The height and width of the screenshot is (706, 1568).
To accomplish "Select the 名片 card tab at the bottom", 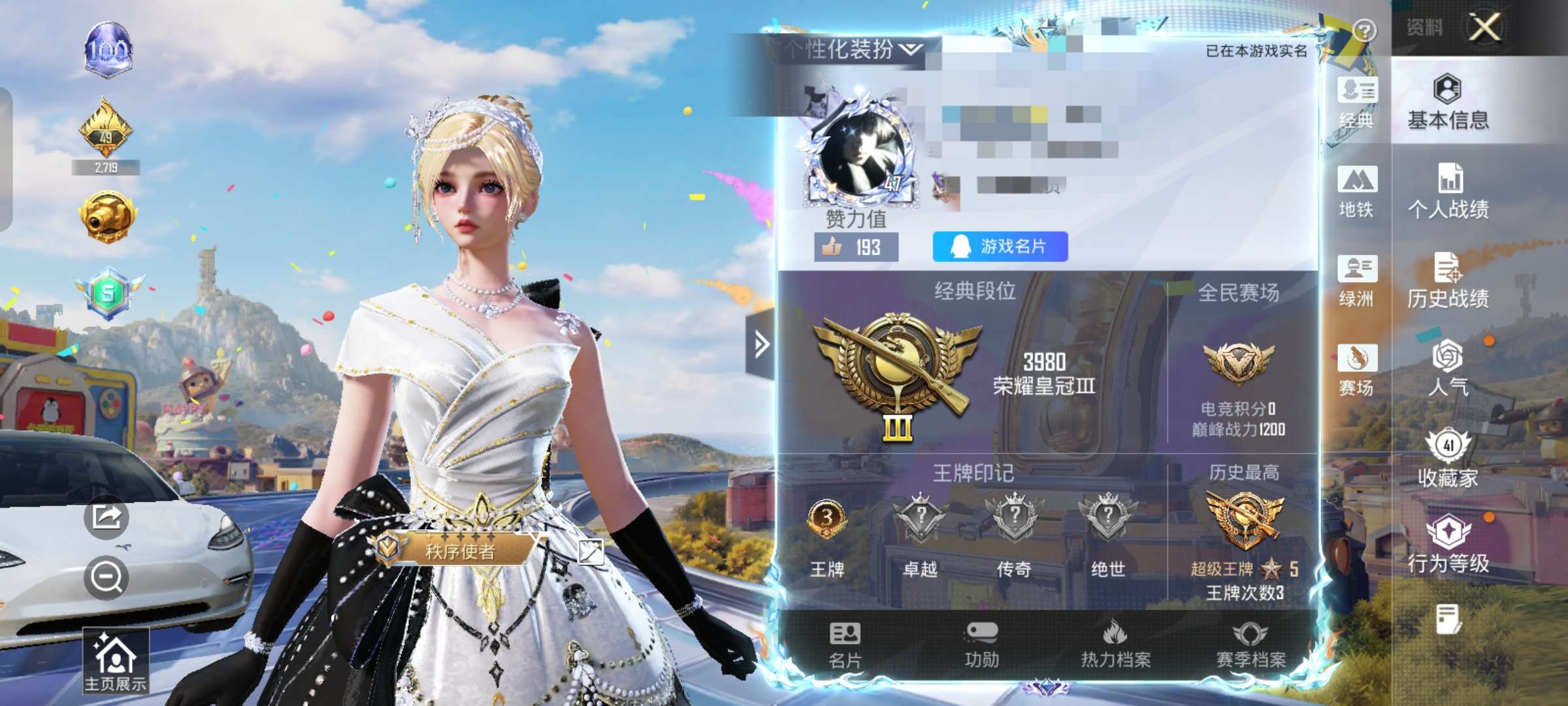I will [x=845, y=645].
